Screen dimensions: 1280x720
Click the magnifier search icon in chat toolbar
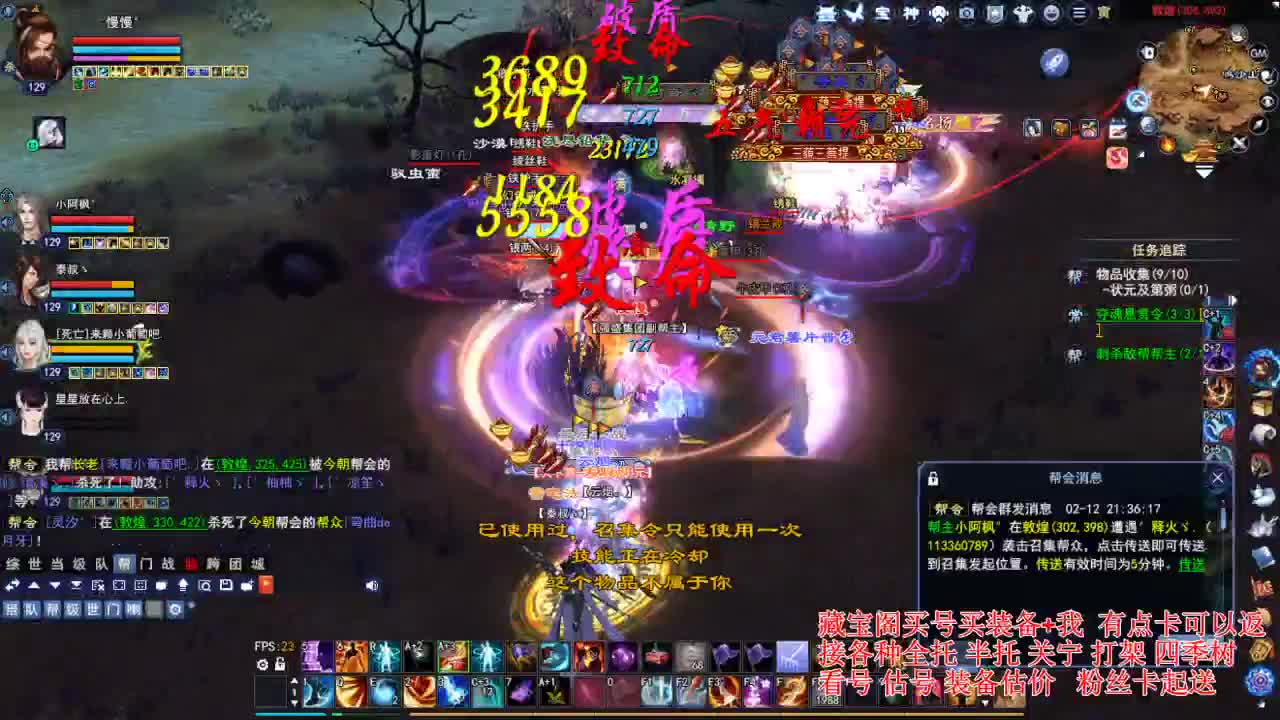point(205,585)
